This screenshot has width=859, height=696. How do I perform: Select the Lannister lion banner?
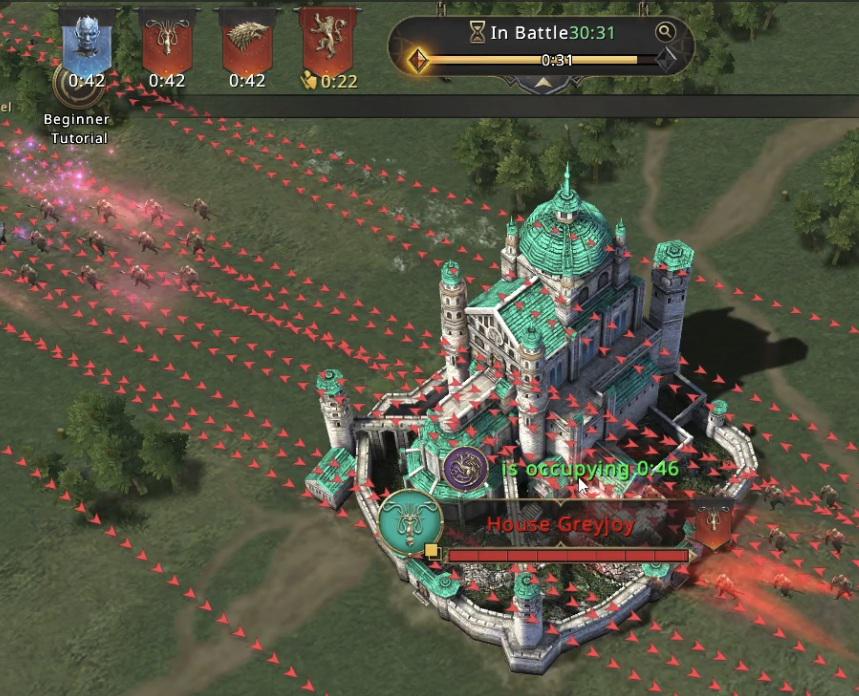[328, 42]
